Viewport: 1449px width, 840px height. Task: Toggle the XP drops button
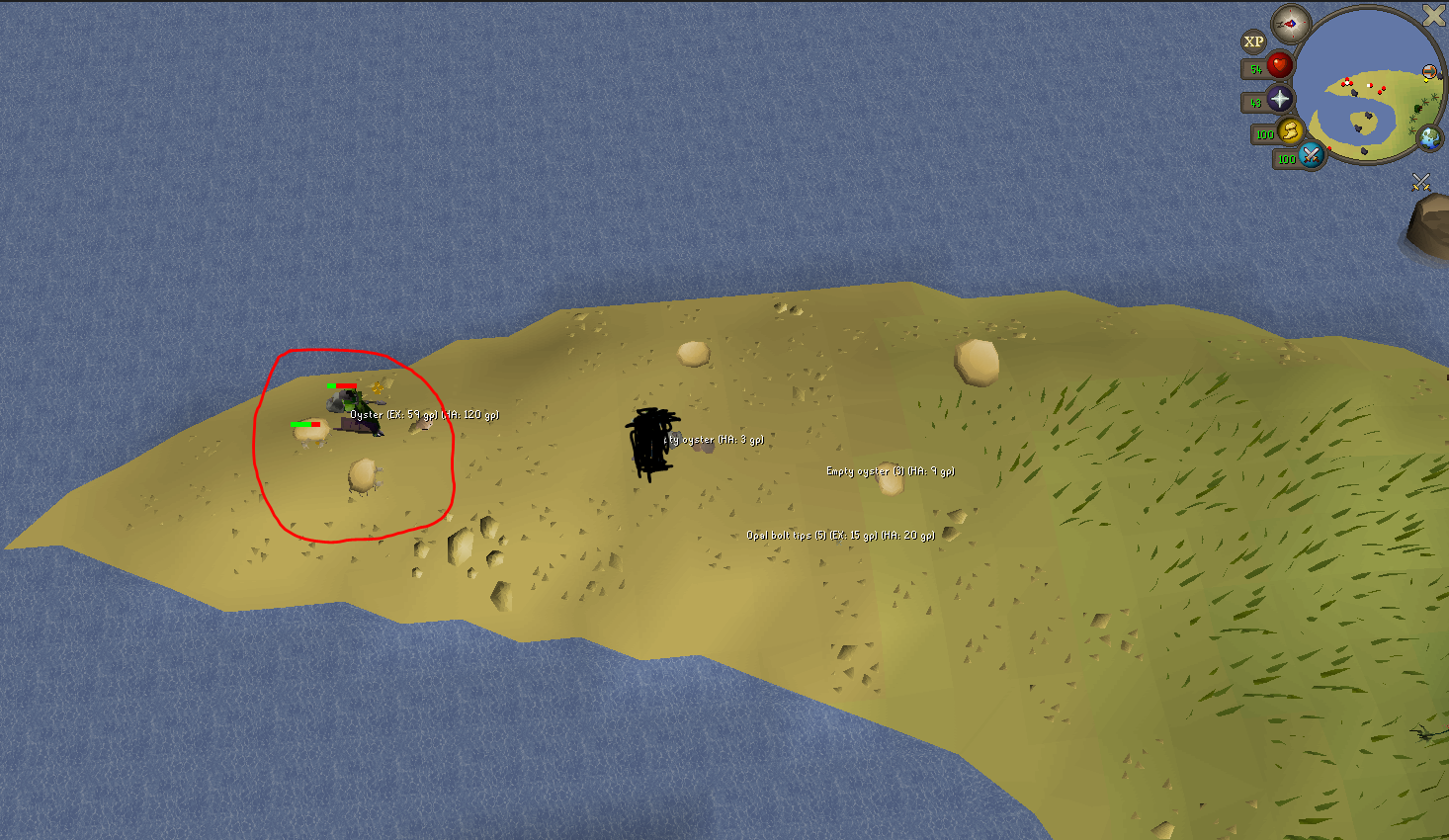1254,42
